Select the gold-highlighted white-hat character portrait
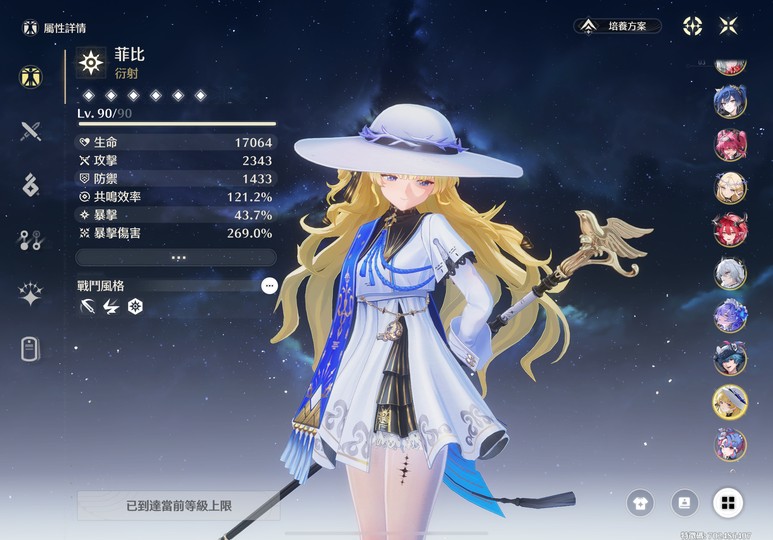The width and height of the screenshot is (773, 540). [x=729, y=401]
